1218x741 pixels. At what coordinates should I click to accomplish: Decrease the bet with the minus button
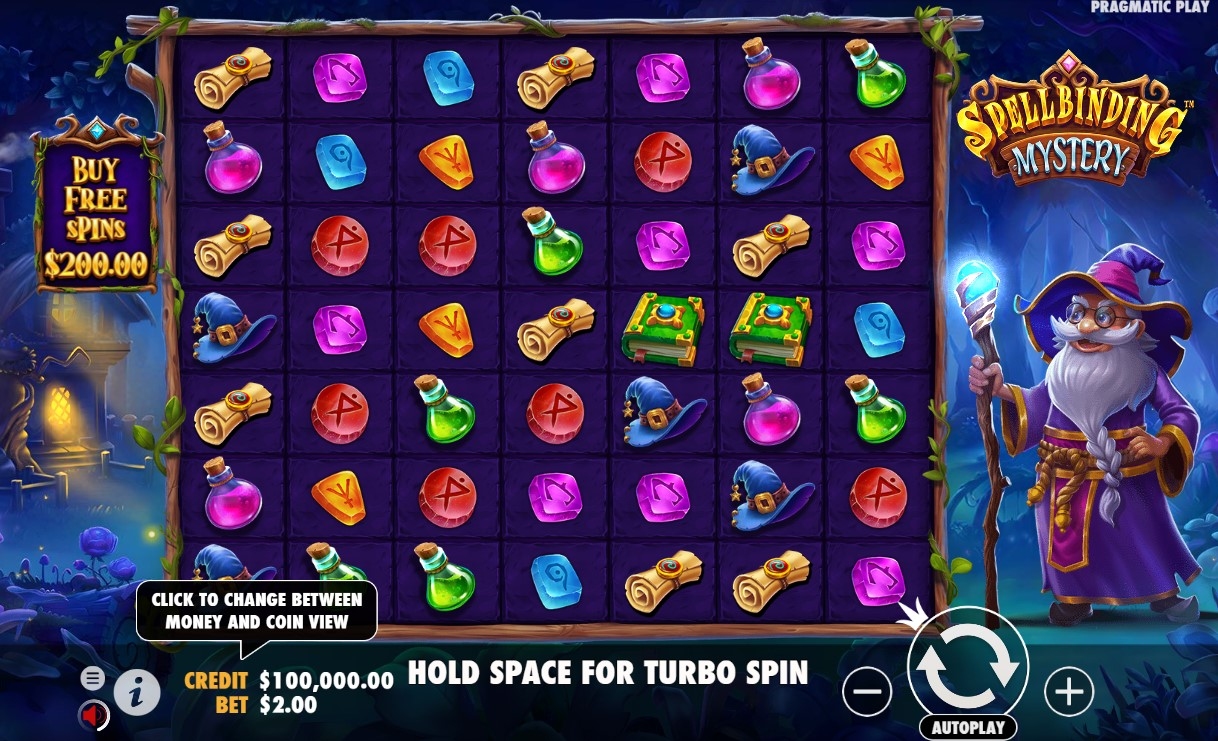click(867, 690)
